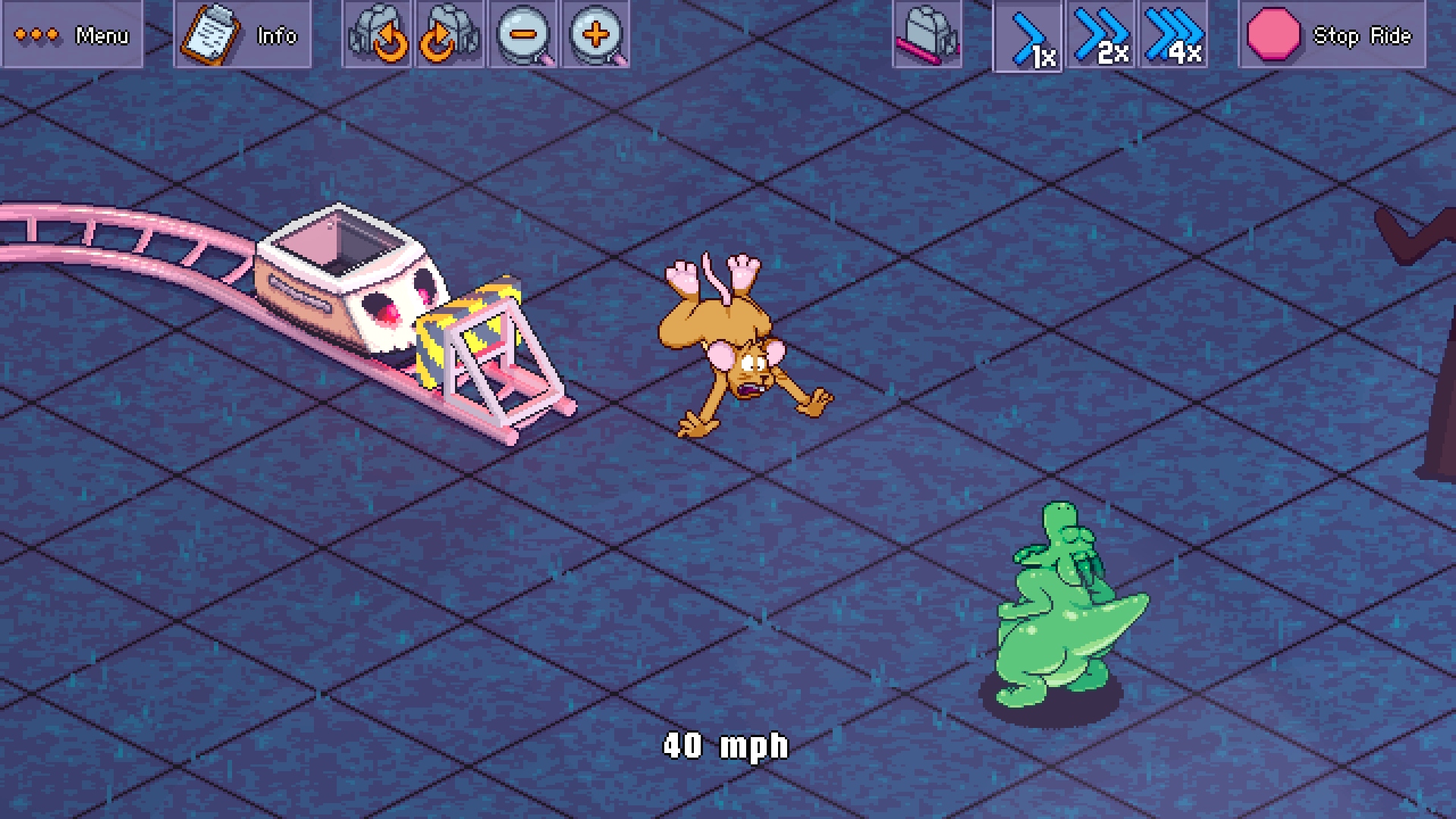Set ride speed to 4x

(x=1173, y=35)
